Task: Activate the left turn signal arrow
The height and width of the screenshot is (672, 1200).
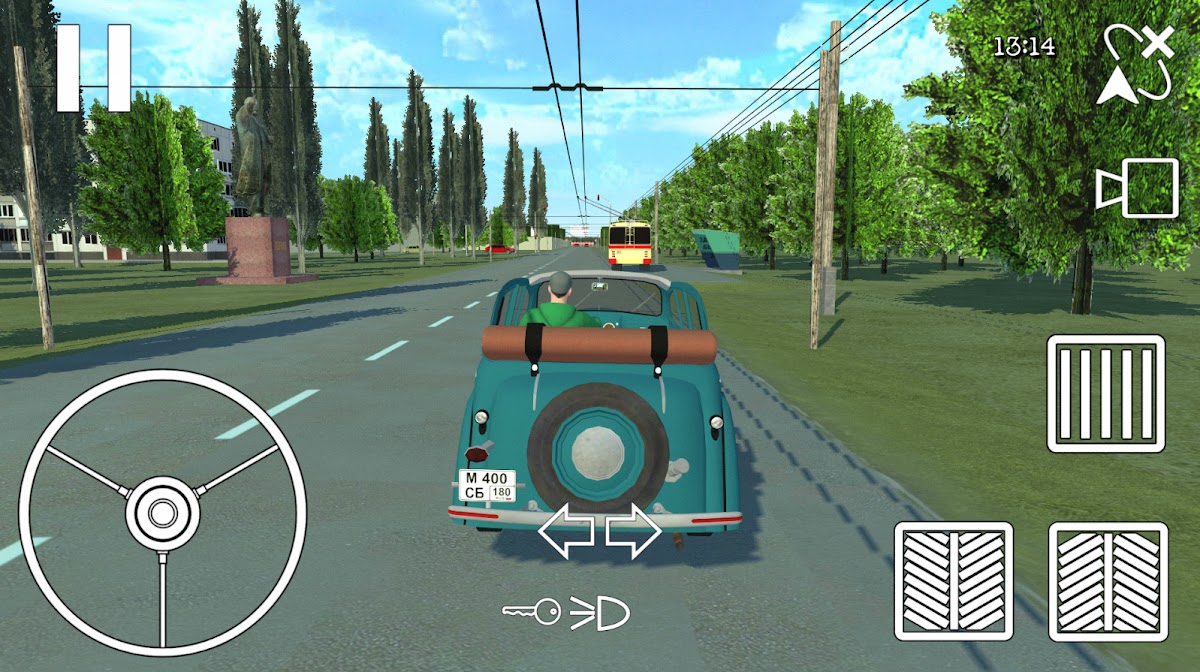Action: [566, 532]
